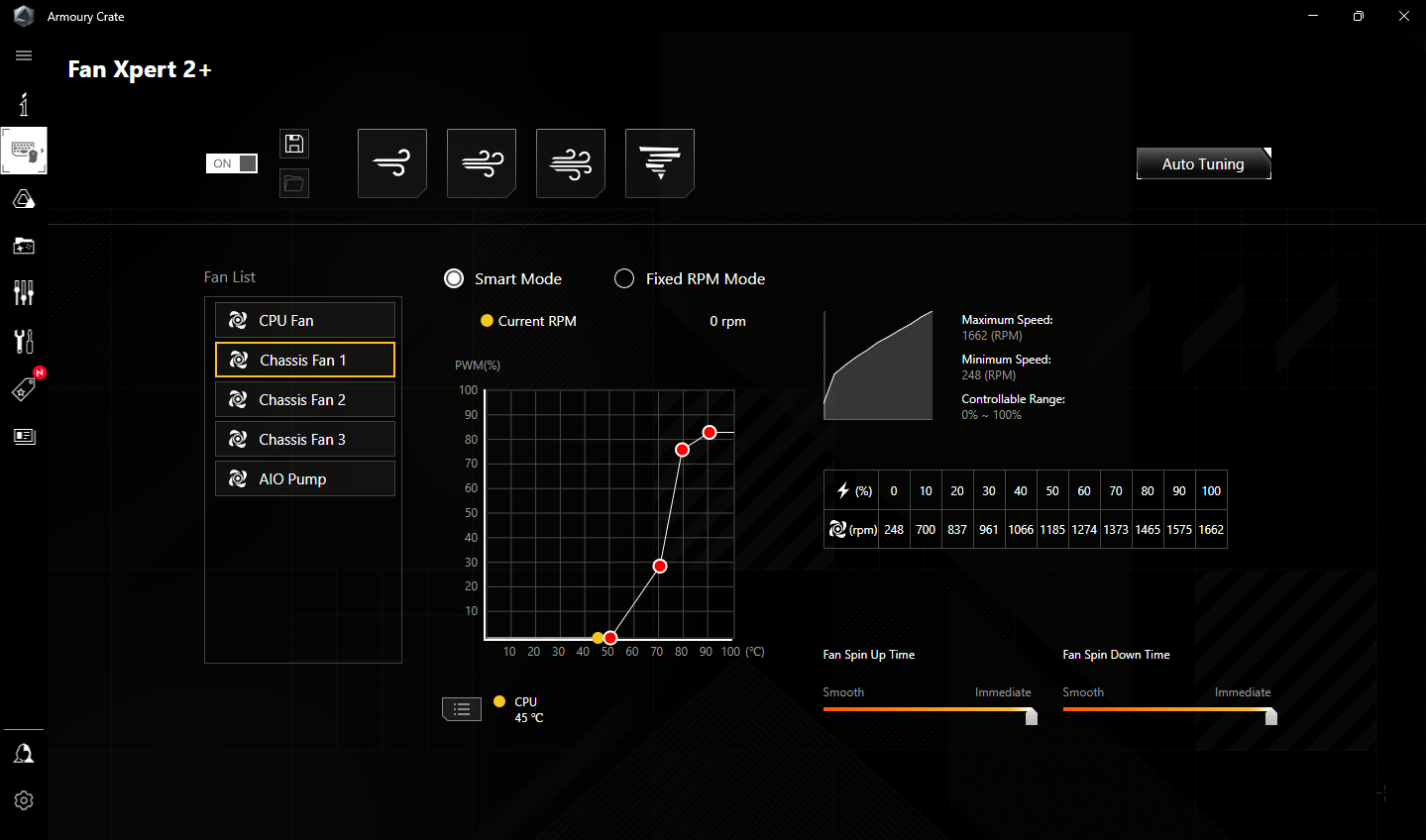Choose Chassis Fan 2 in Fan List
The image size is (1426, 840).
point(305,399)
